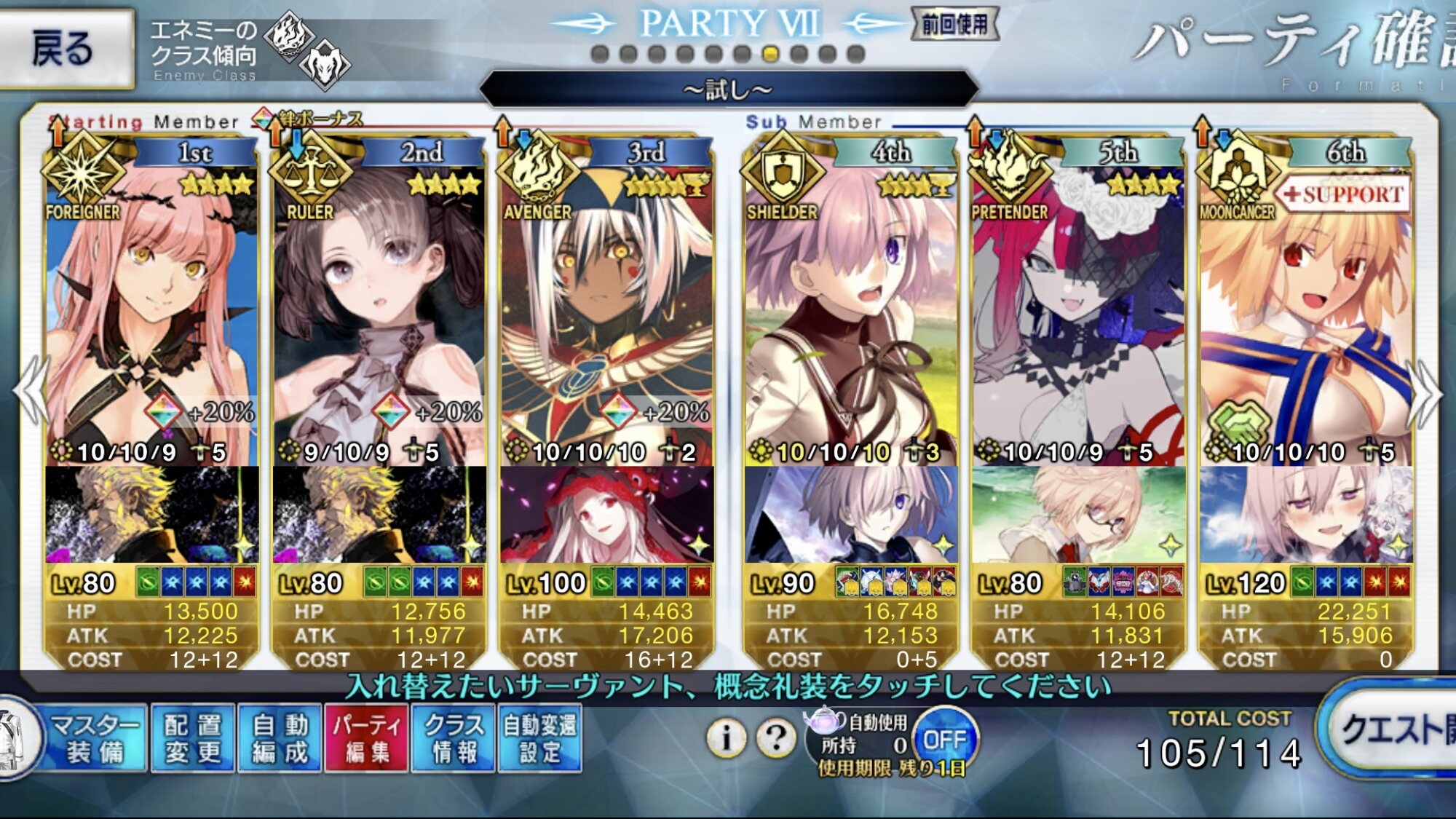Go back with the 戻る button
1456x819 pixels.
pyautogui.click(x=66, y=49)
